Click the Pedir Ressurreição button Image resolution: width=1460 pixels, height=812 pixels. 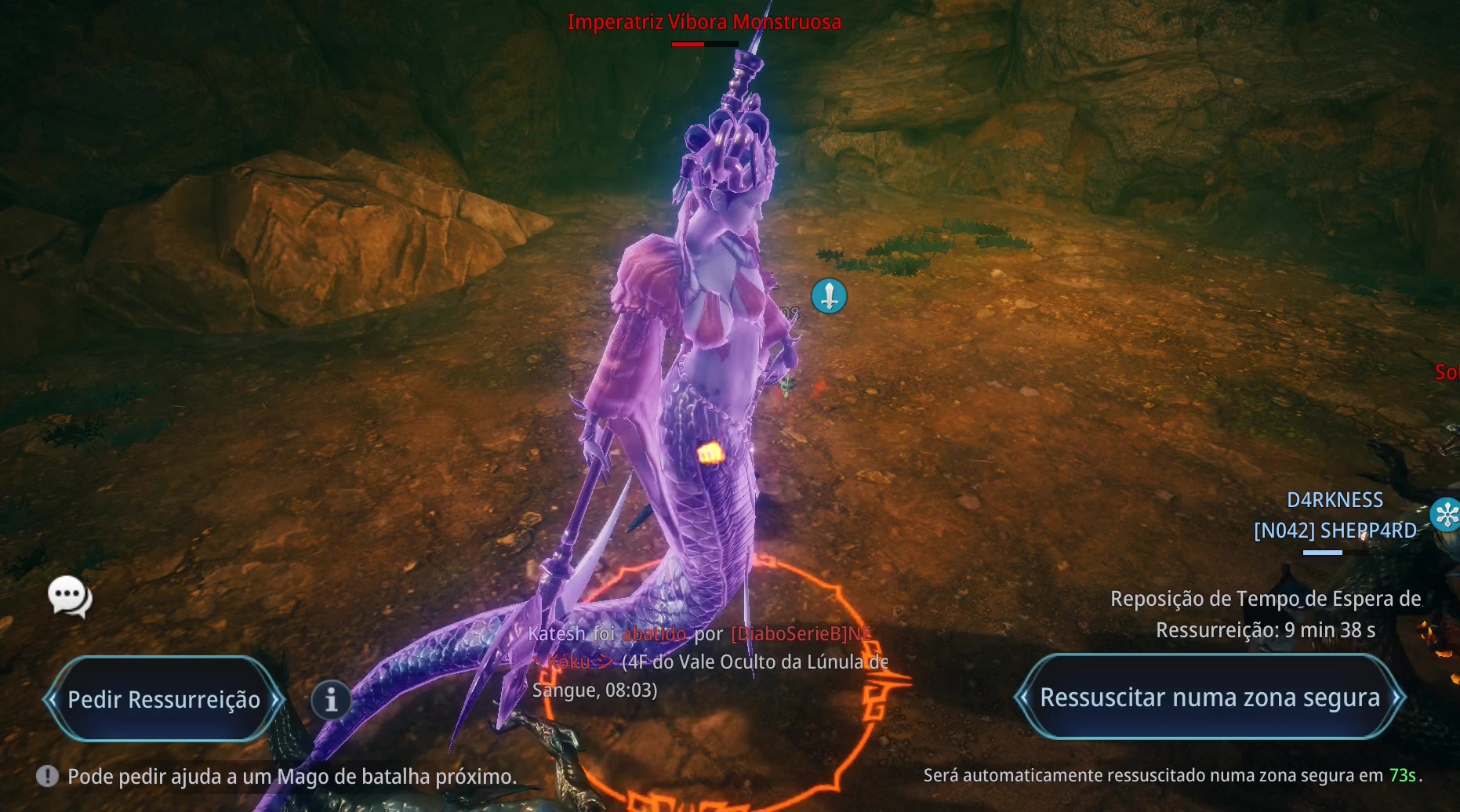coord(163,699)
